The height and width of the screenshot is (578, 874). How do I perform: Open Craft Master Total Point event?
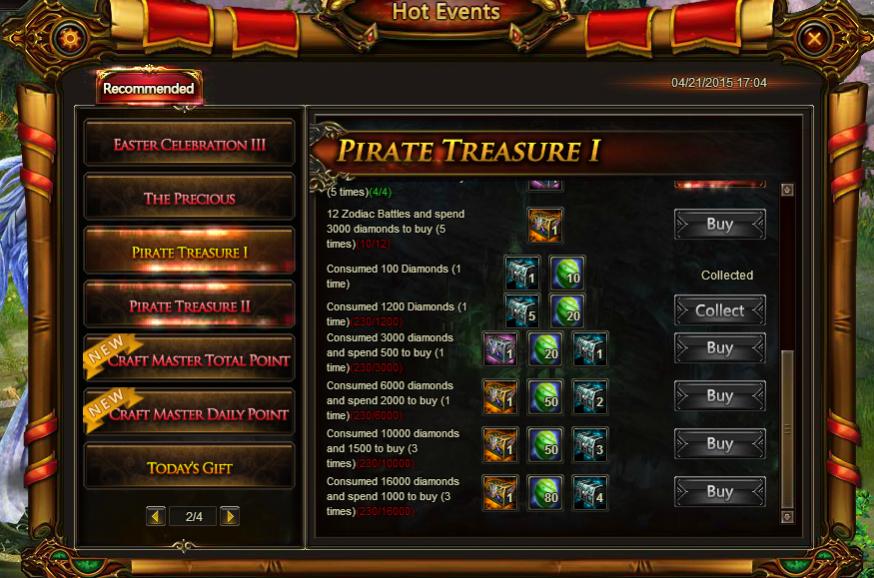tap(189, 360)
